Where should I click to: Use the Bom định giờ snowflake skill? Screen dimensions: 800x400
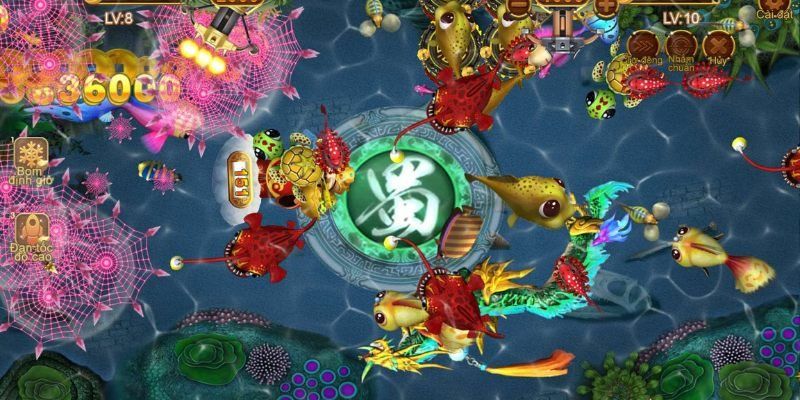coord(33,156)
